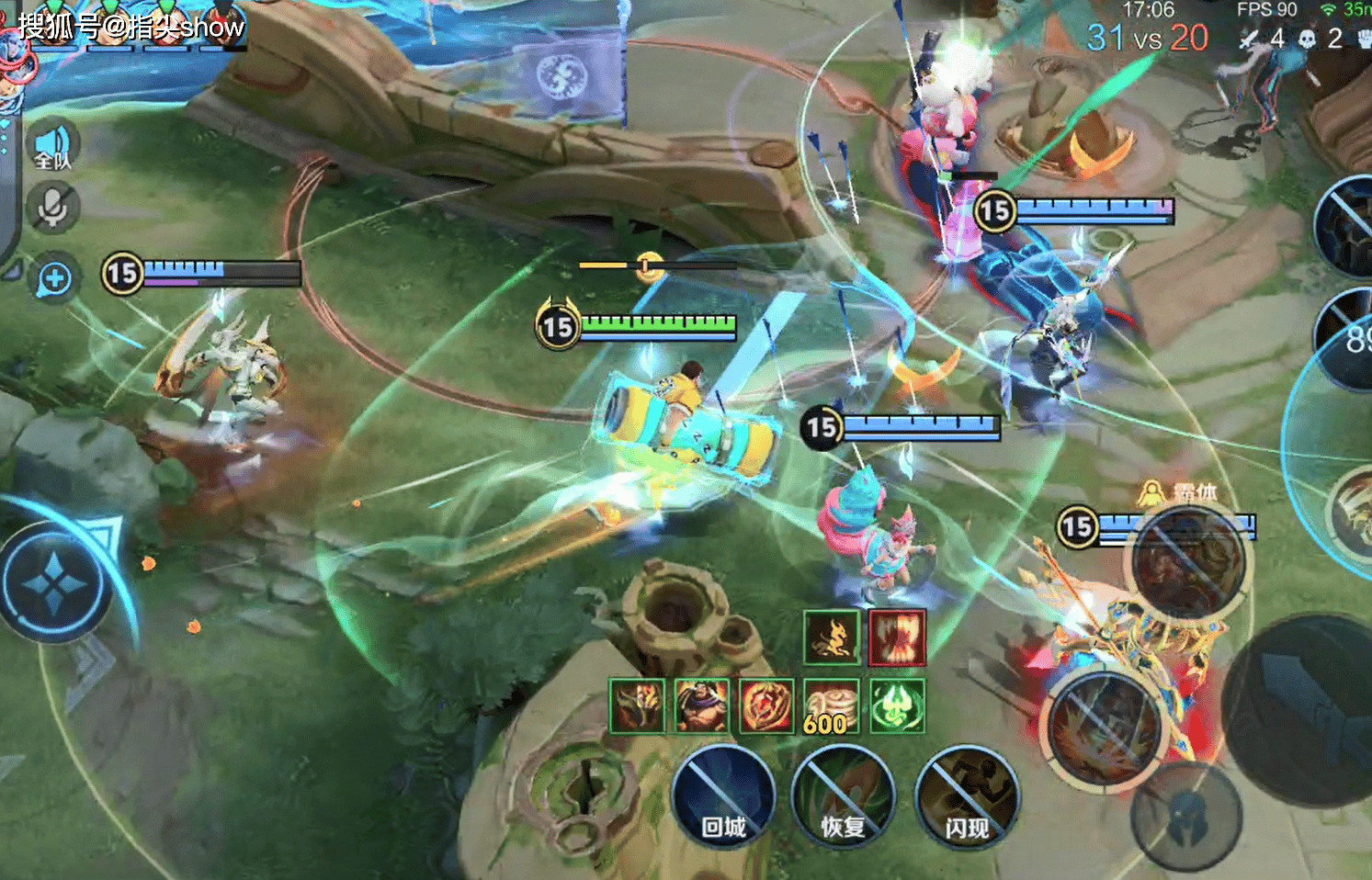
Task: Toggle the microphone button
Action: (x=52, y=208)
